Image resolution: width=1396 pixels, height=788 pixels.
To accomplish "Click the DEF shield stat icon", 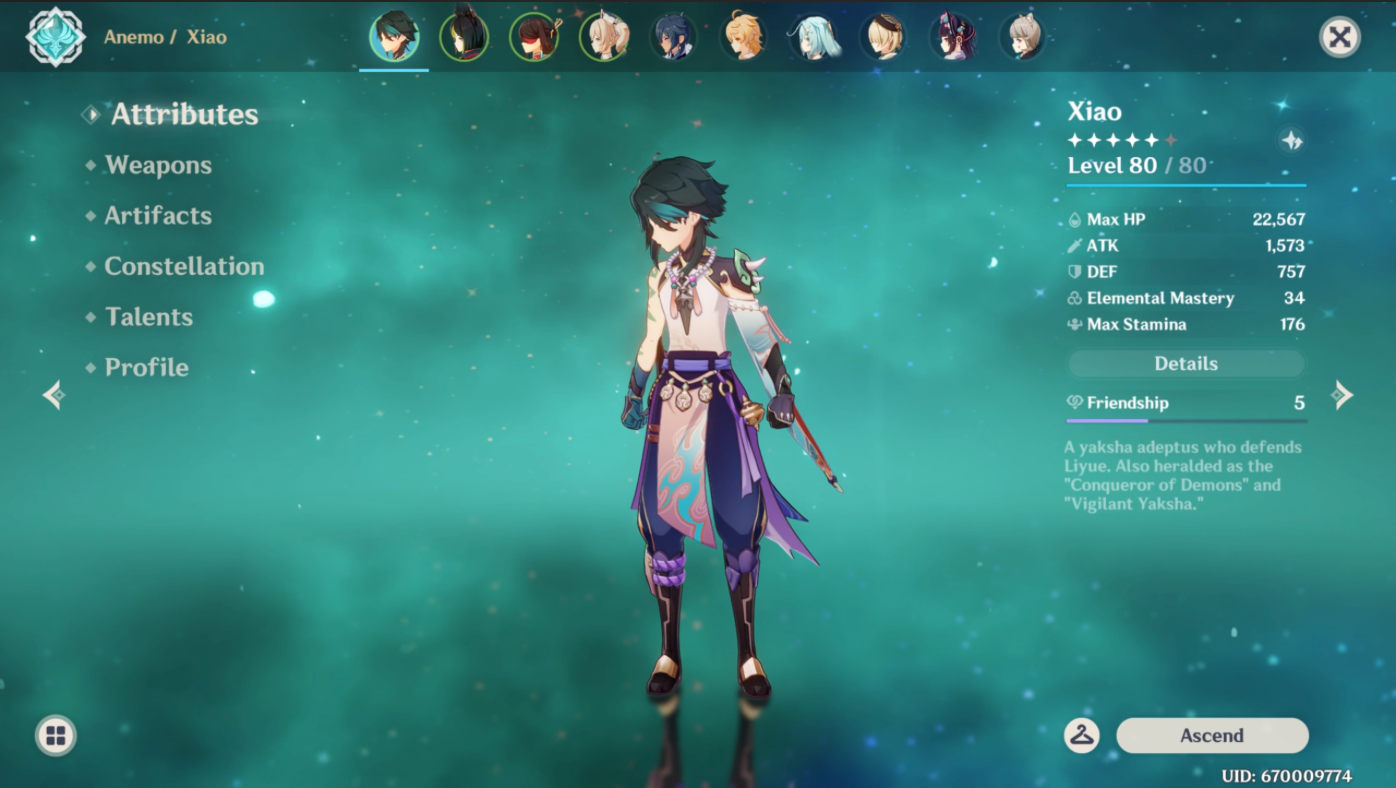I will [1077, 271].
